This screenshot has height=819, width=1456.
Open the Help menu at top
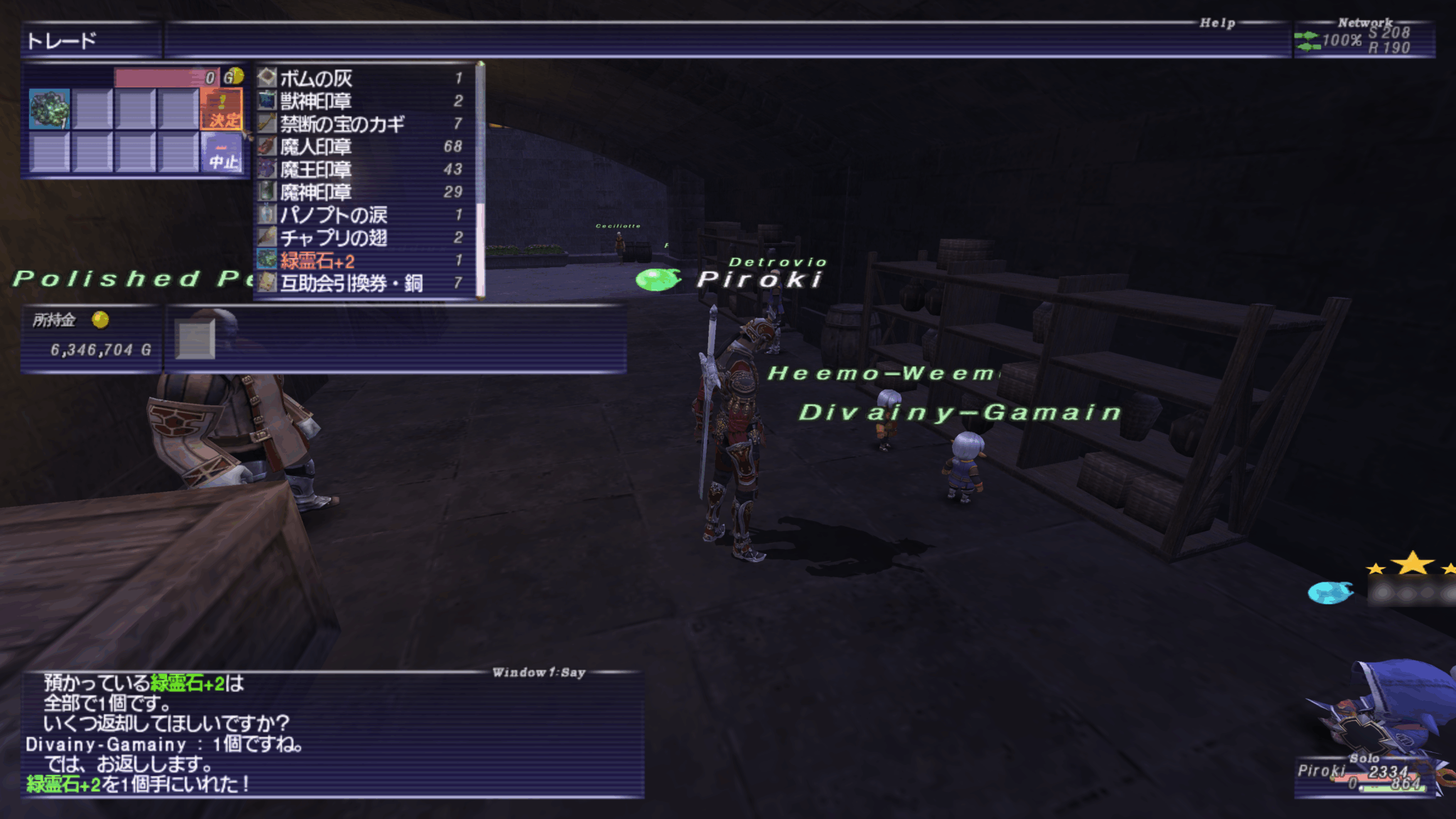1218,21
